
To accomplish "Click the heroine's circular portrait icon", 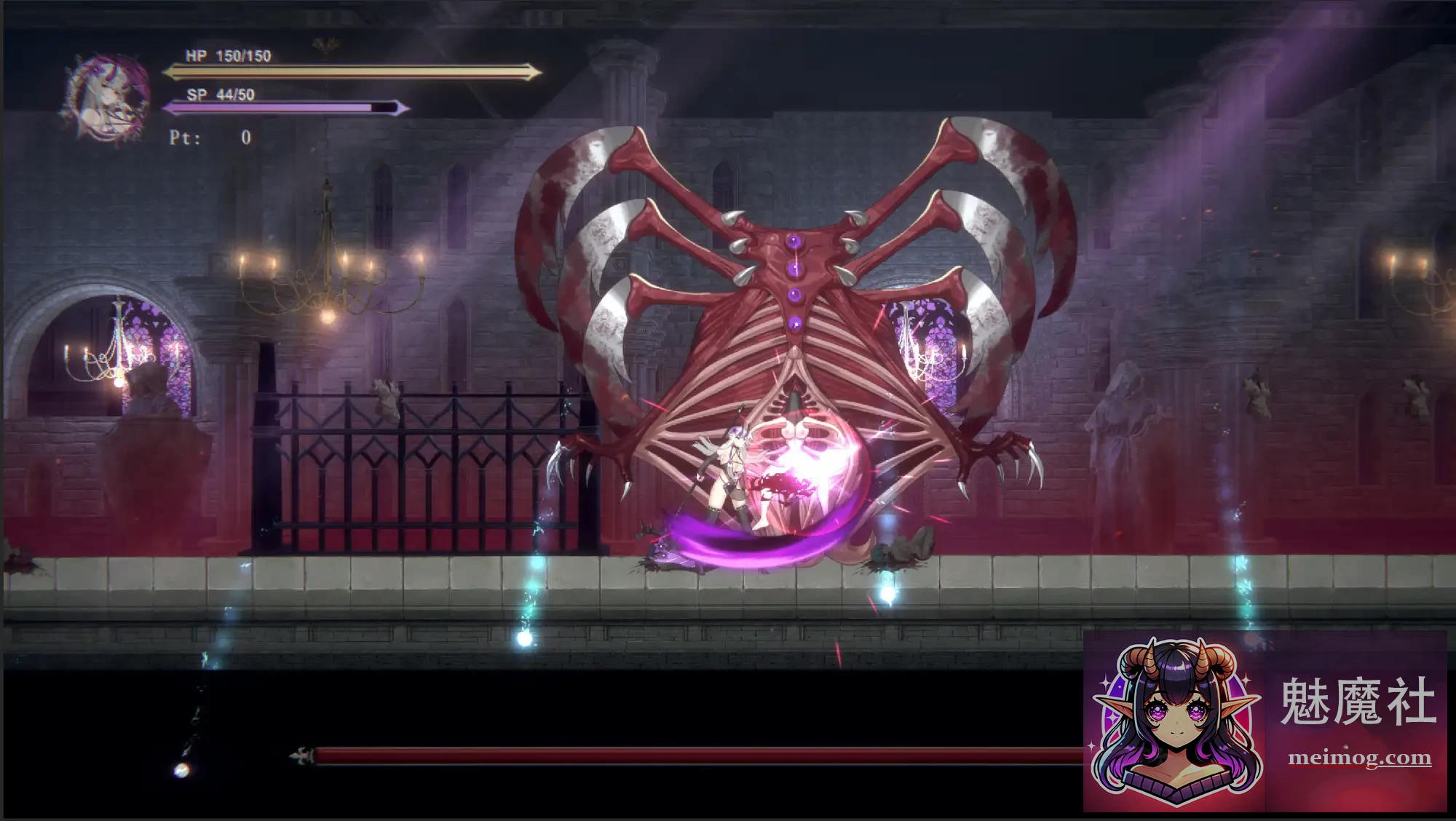I will [108, 90].
